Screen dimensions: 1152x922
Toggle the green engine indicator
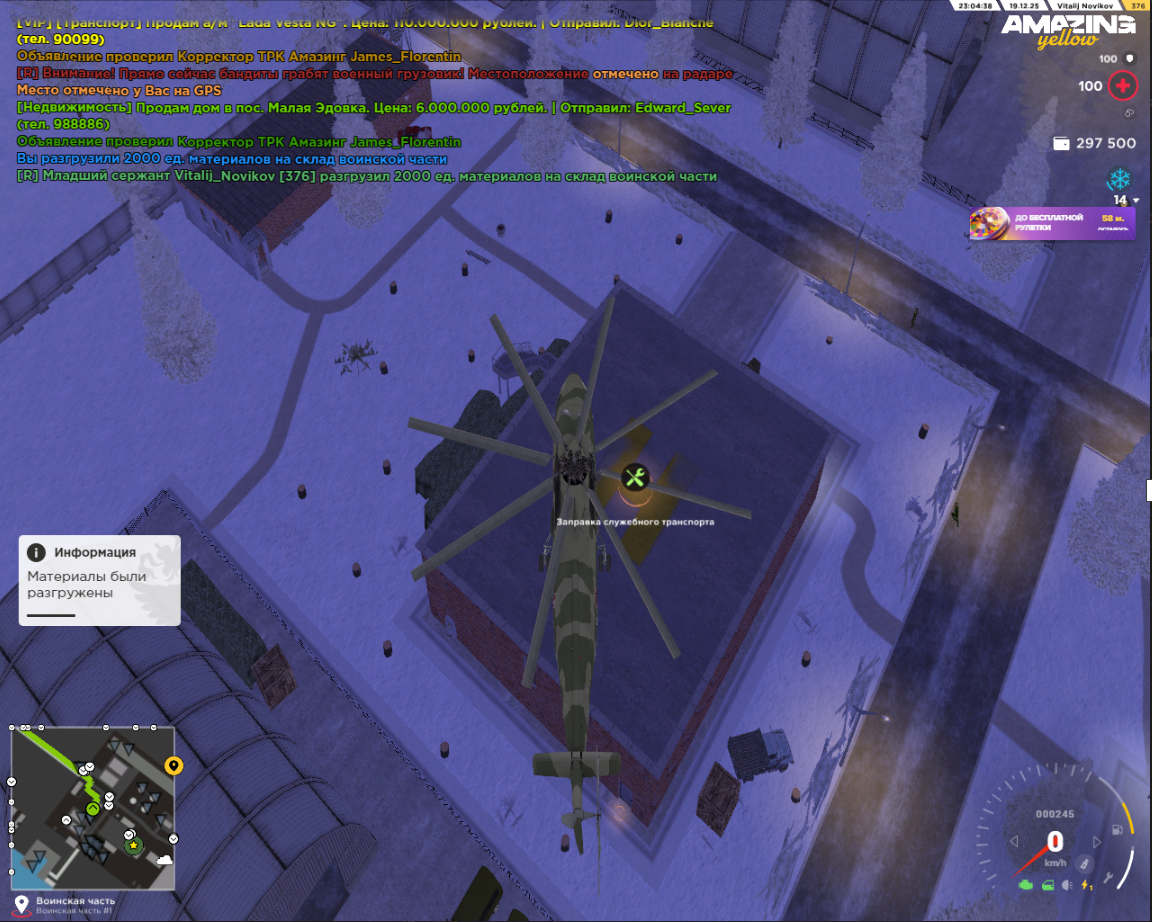coord(1025,885)
